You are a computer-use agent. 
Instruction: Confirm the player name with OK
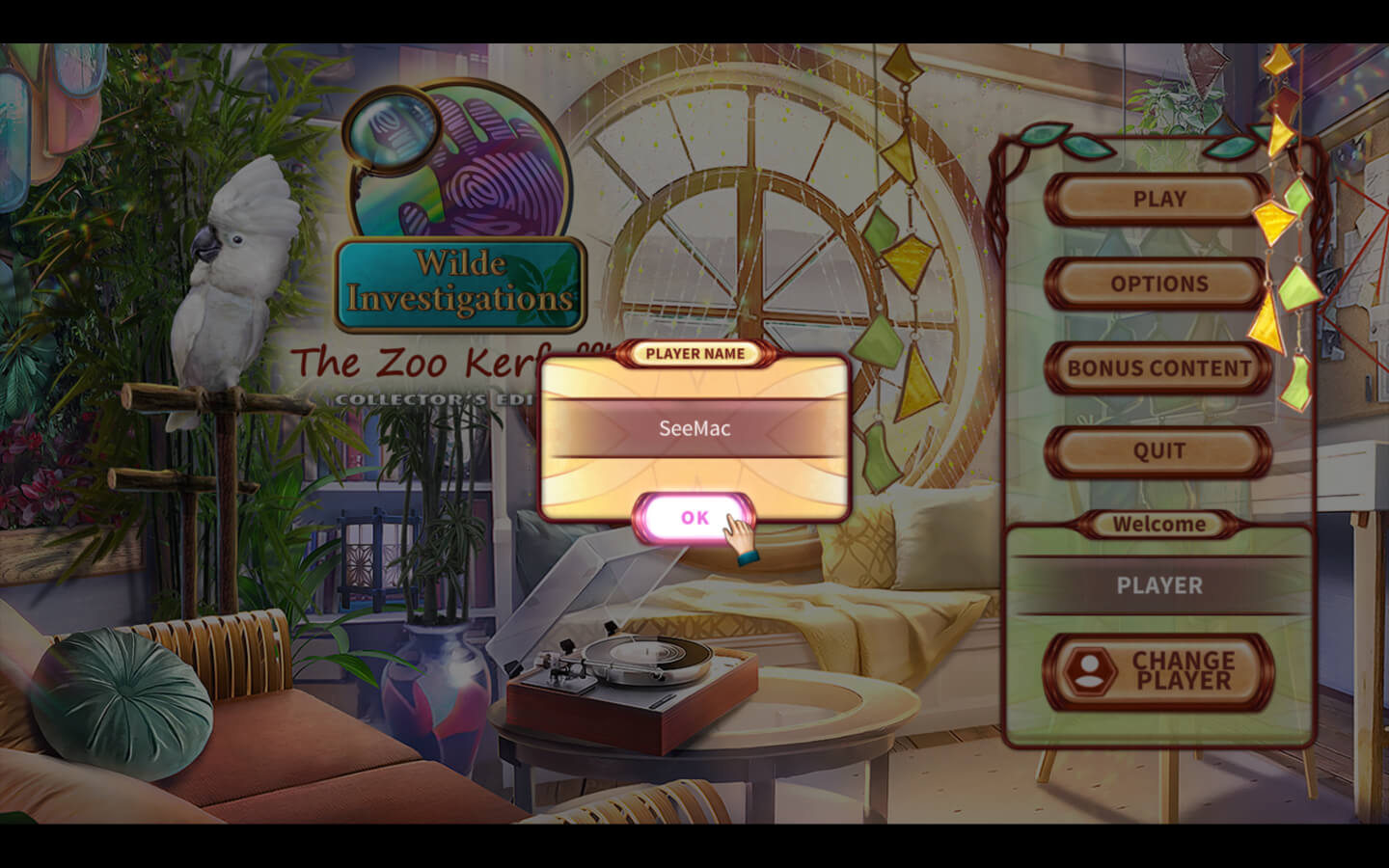coord(694,518)
